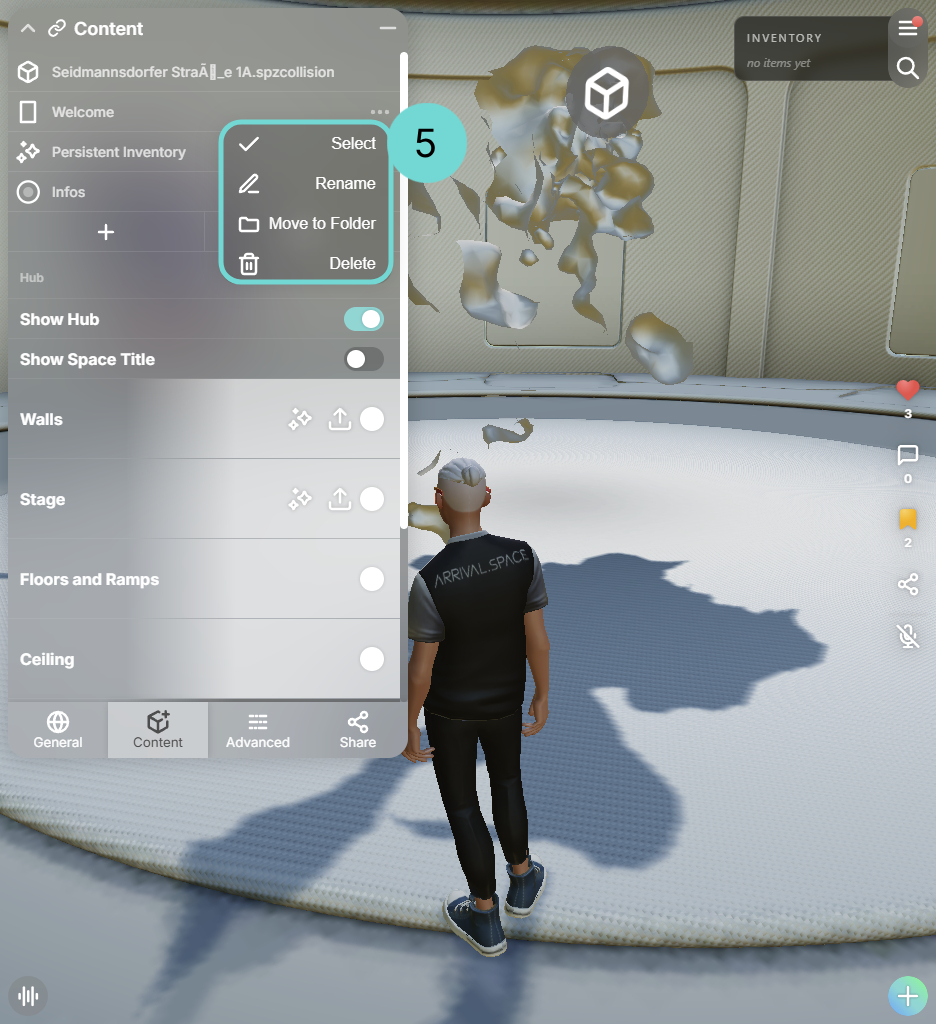Open the hamburger menu icon

coord(907,29)
